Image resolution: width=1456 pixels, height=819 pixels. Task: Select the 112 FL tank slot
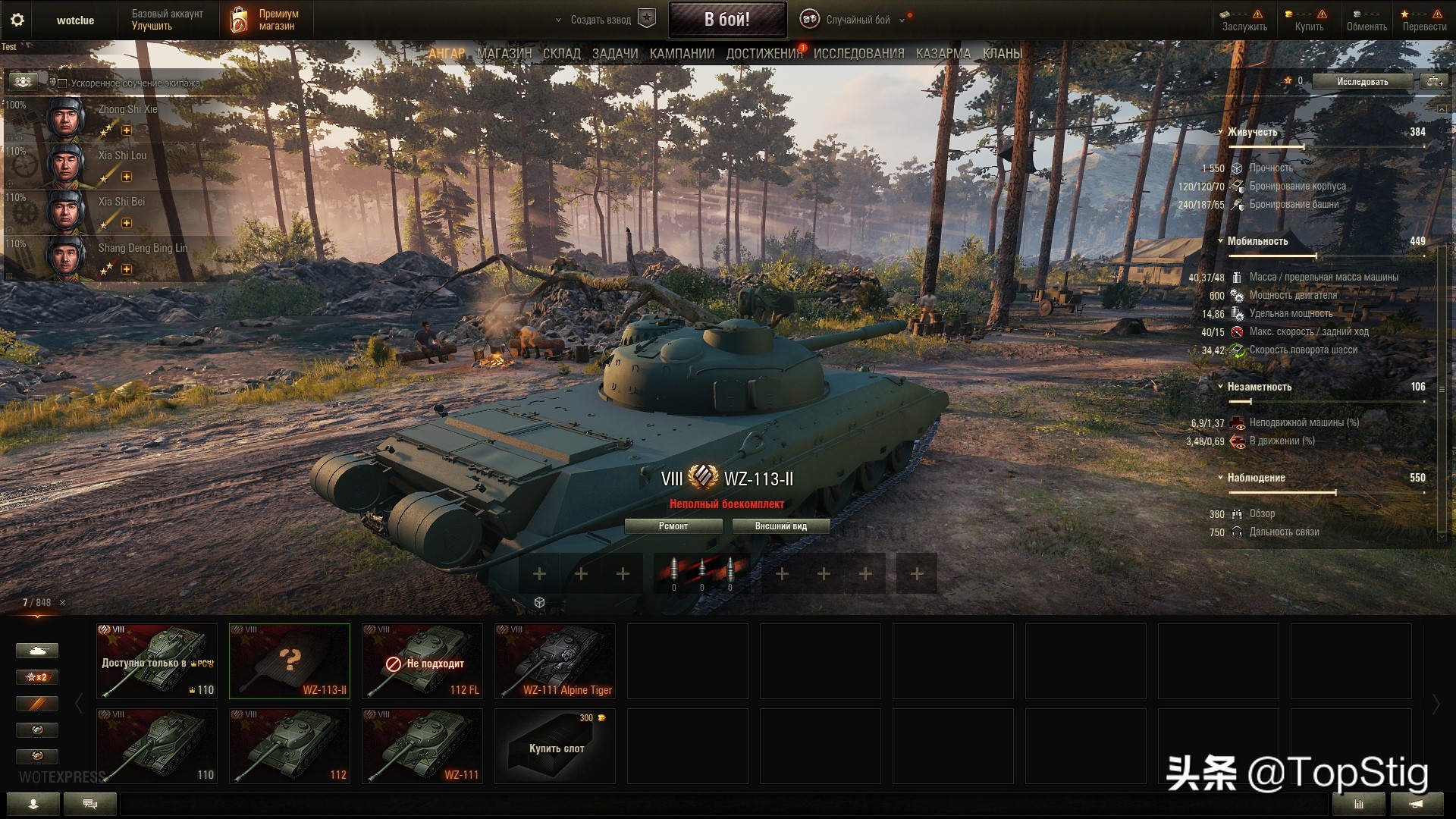pos(422,661)
